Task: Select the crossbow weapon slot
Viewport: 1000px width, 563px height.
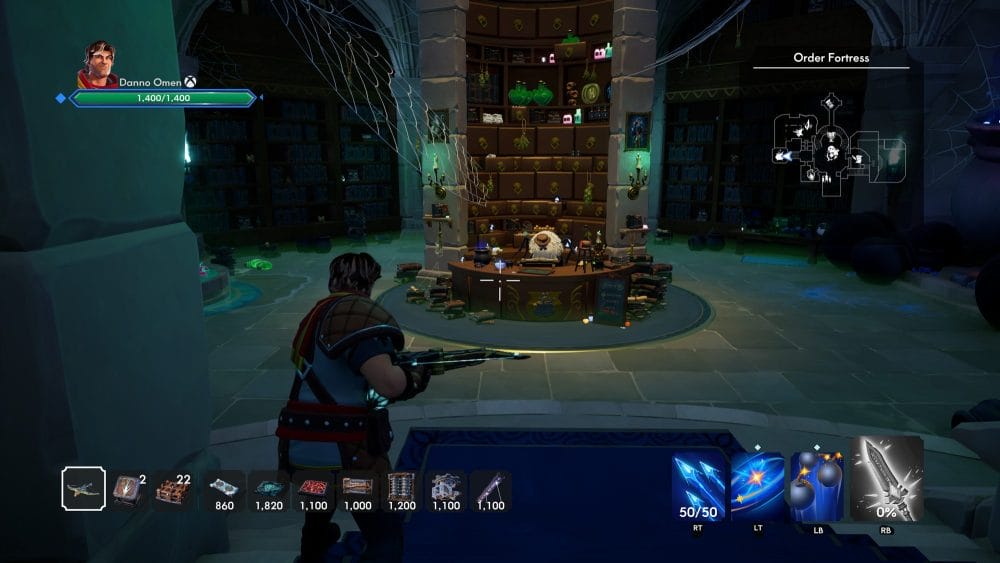Action: pos(83,489)
